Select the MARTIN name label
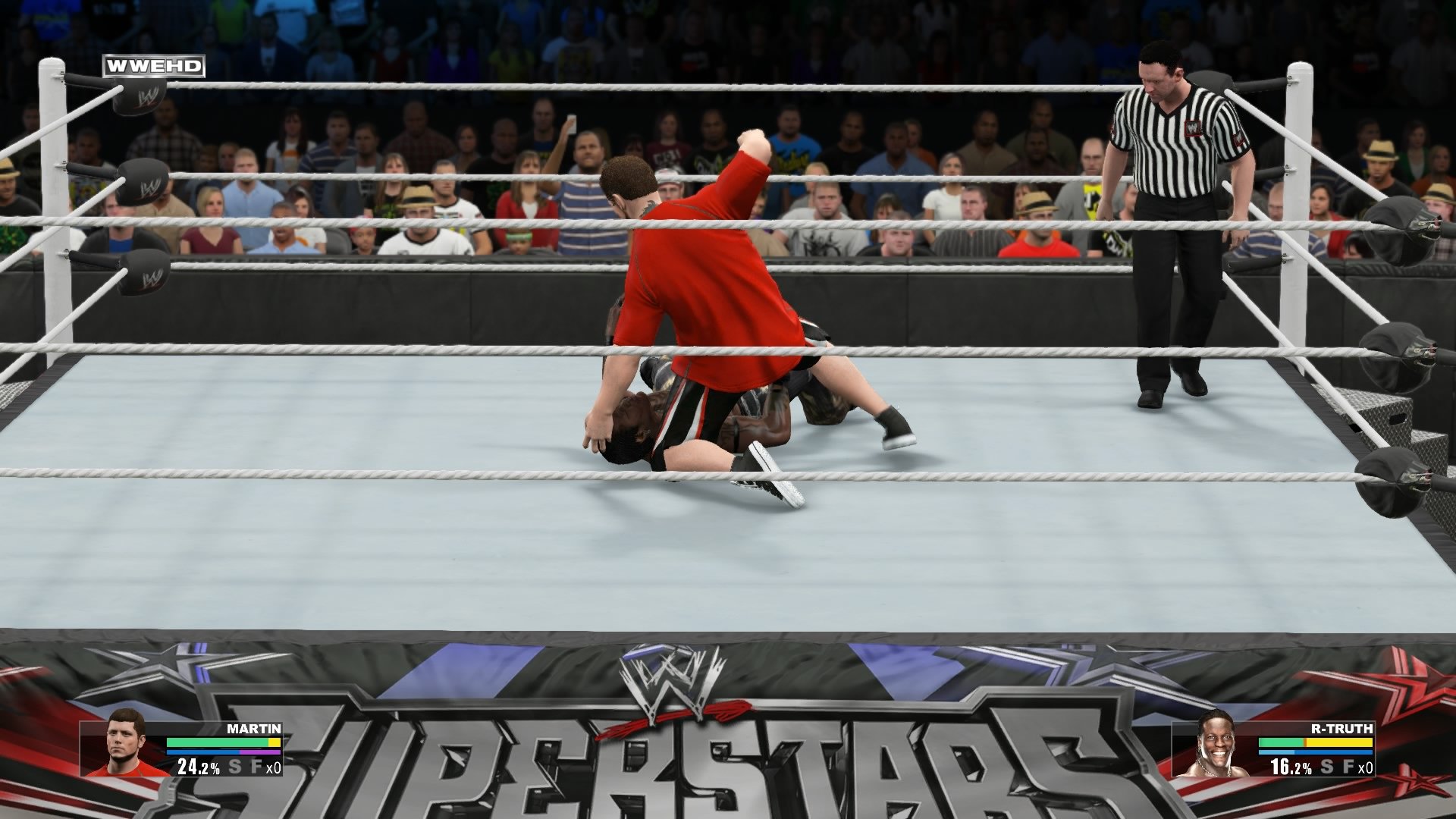 coord(255,730)
